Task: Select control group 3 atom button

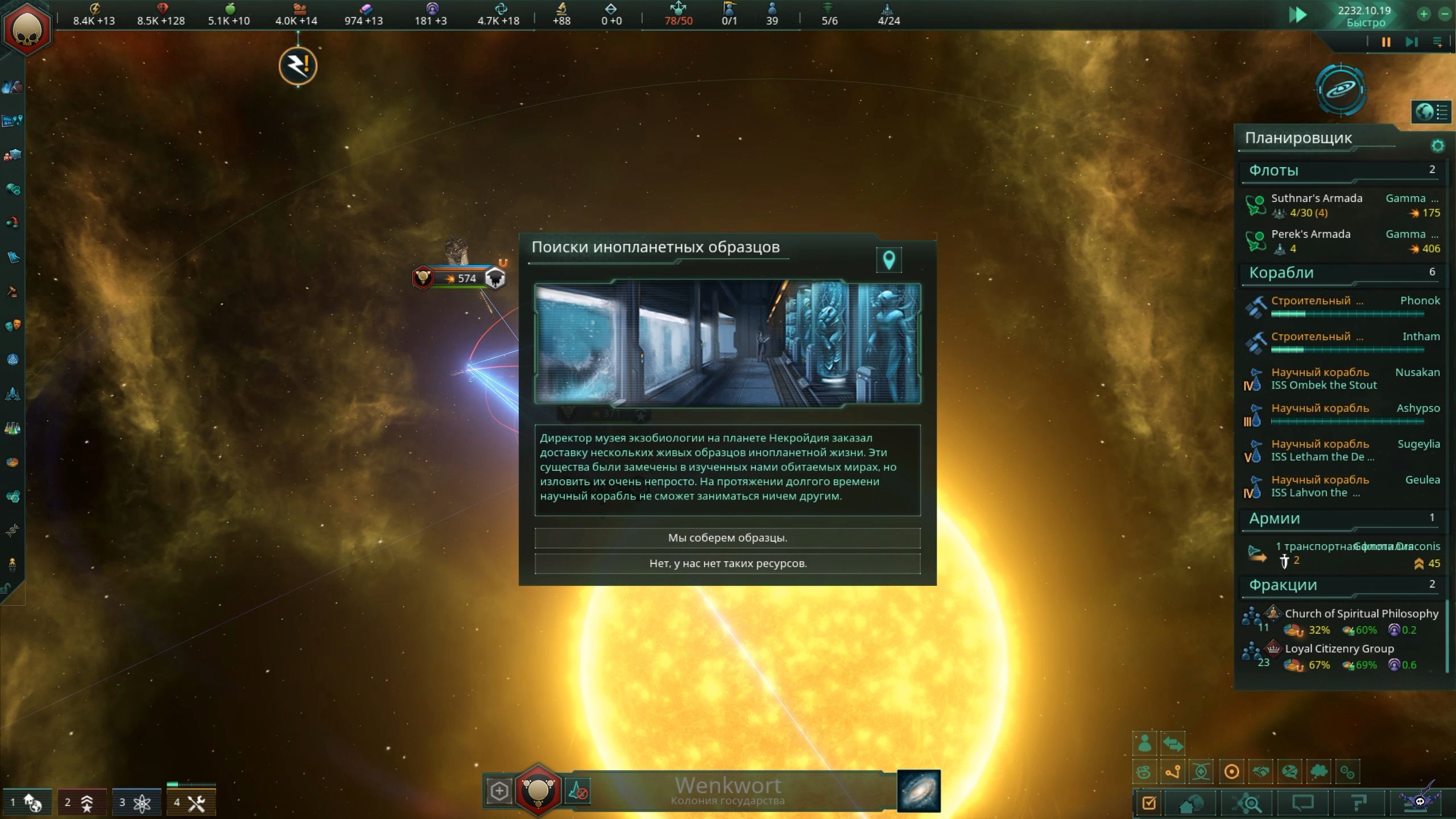Action: click(x=135, y=803)
